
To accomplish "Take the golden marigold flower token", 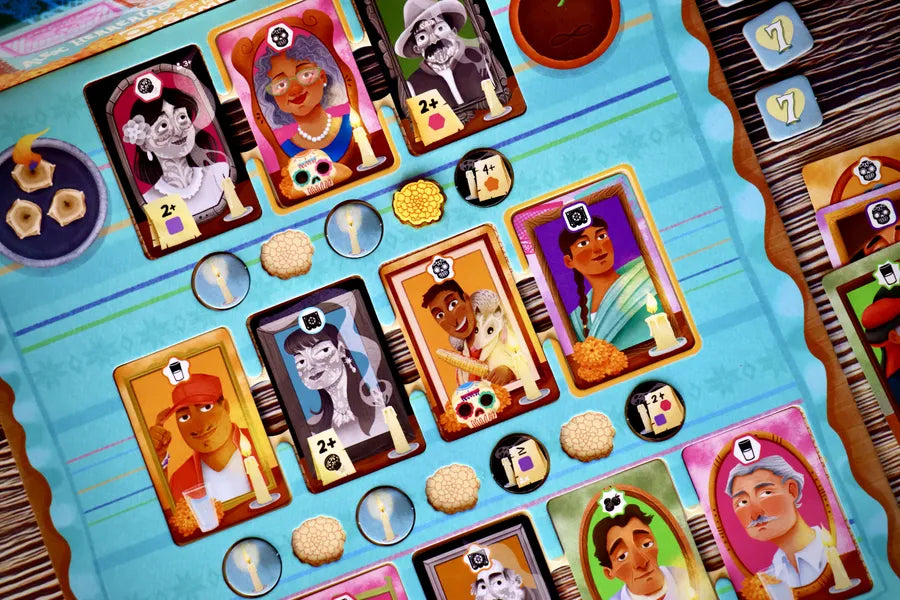I will click(x=418, y=203).
